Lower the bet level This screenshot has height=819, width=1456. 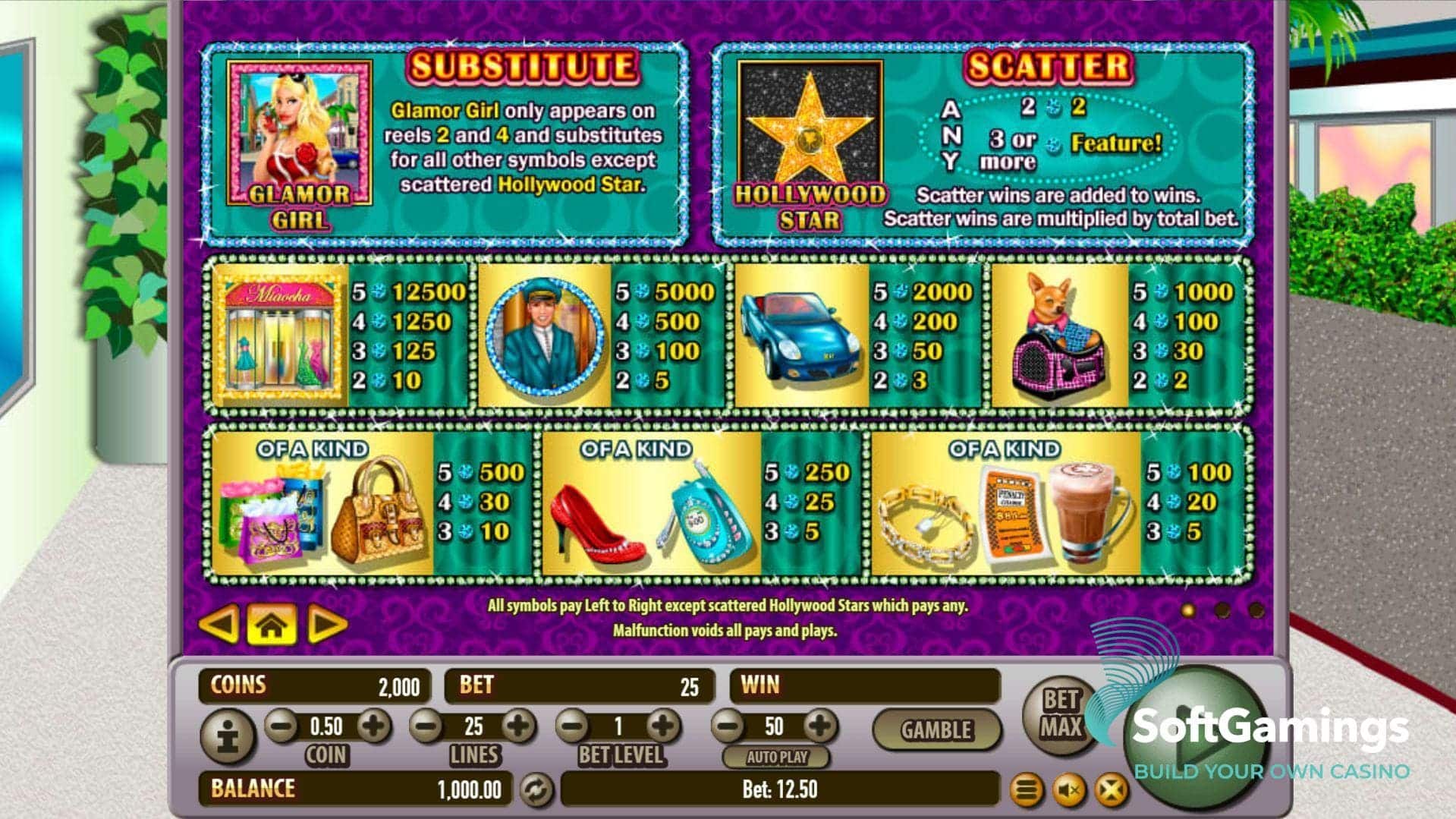point(573,726)
